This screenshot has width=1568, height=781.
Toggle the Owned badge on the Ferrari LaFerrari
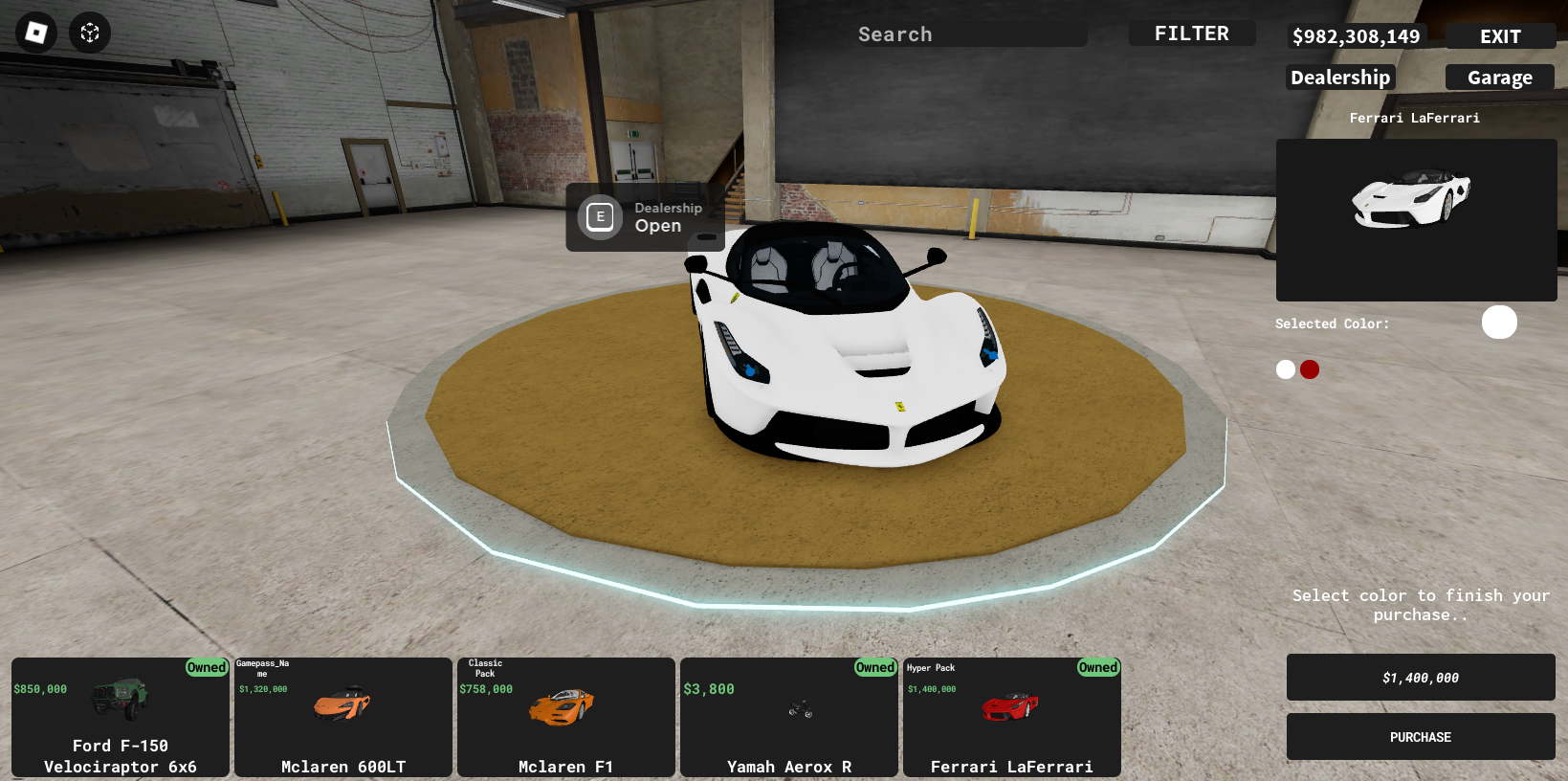tap(1097, 667)
